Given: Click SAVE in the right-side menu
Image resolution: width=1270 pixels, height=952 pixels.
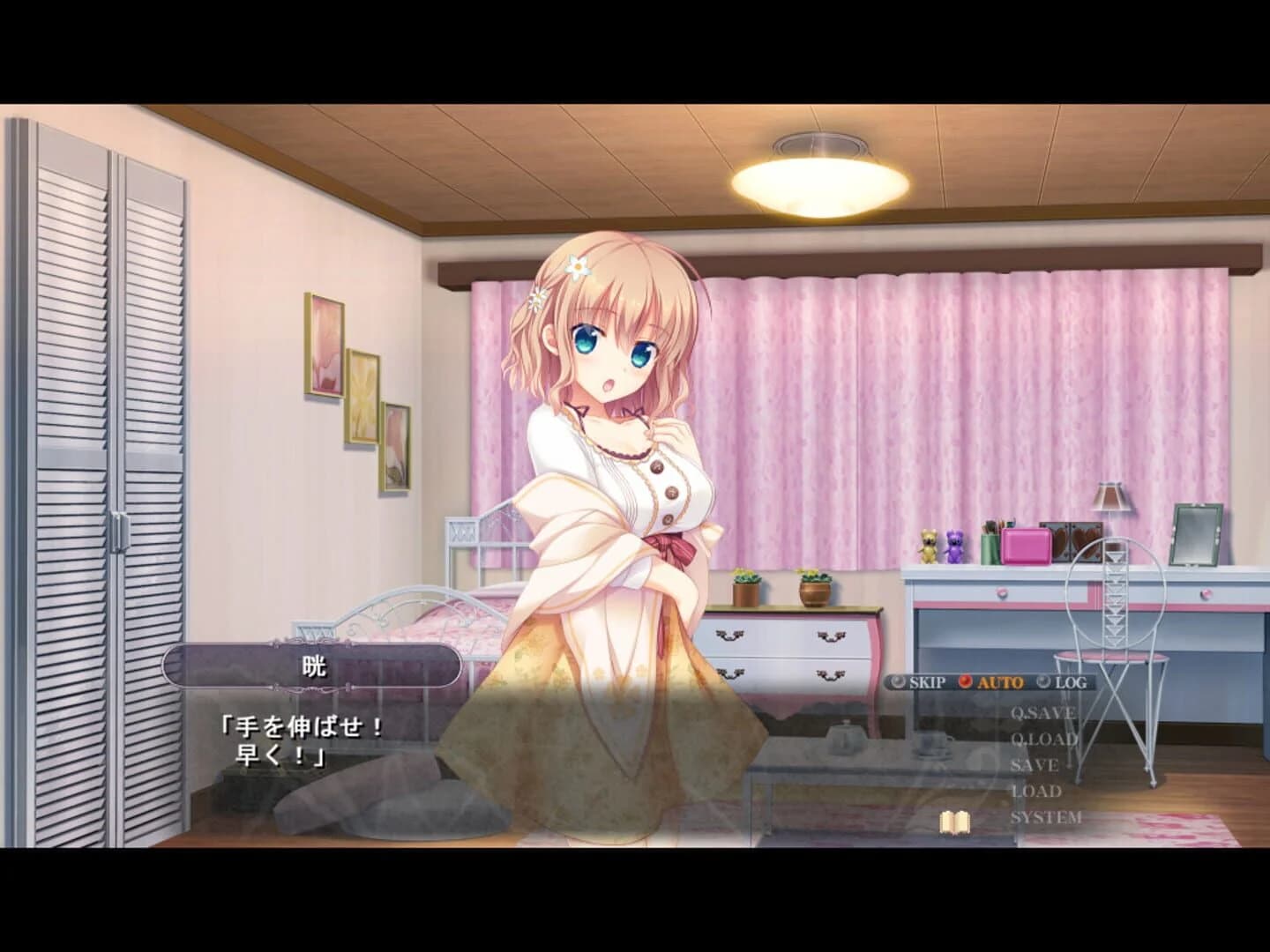Looking at the screenshot, I should click(x=1035, y=764).
